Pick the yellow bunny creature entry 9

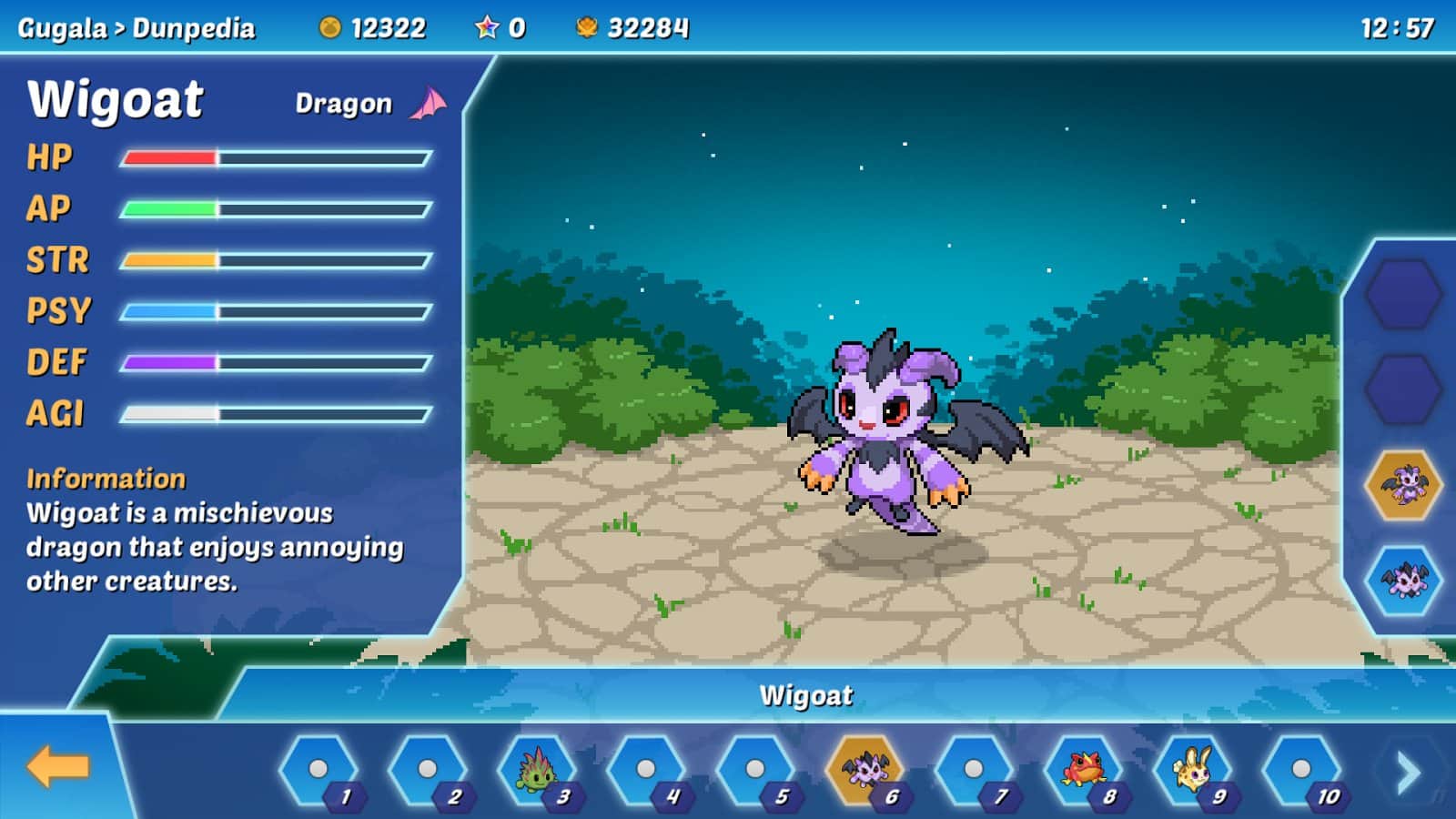pyautogui.click(x=1192, y=770)
